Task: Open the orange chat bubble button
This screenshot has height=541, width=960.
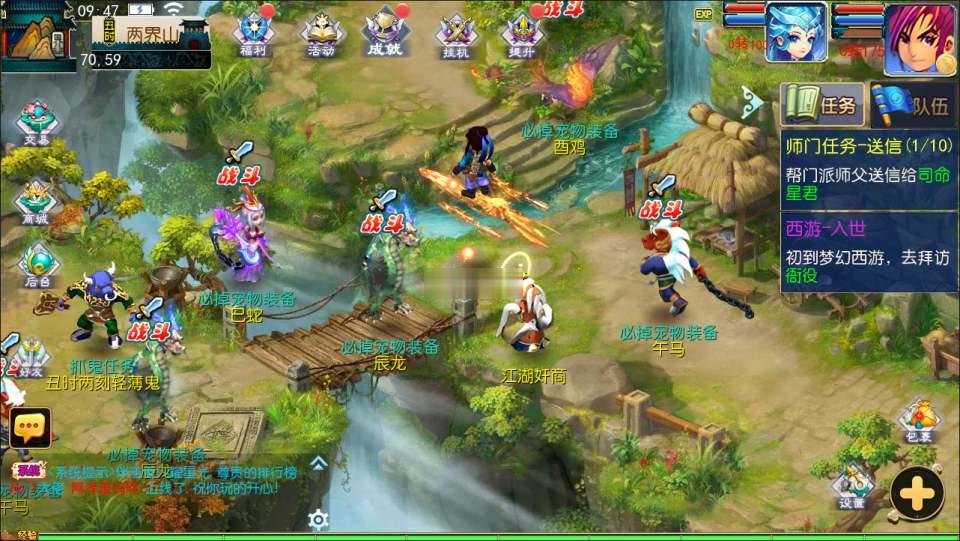Action: pyautogui.click(x=31, y=428)
